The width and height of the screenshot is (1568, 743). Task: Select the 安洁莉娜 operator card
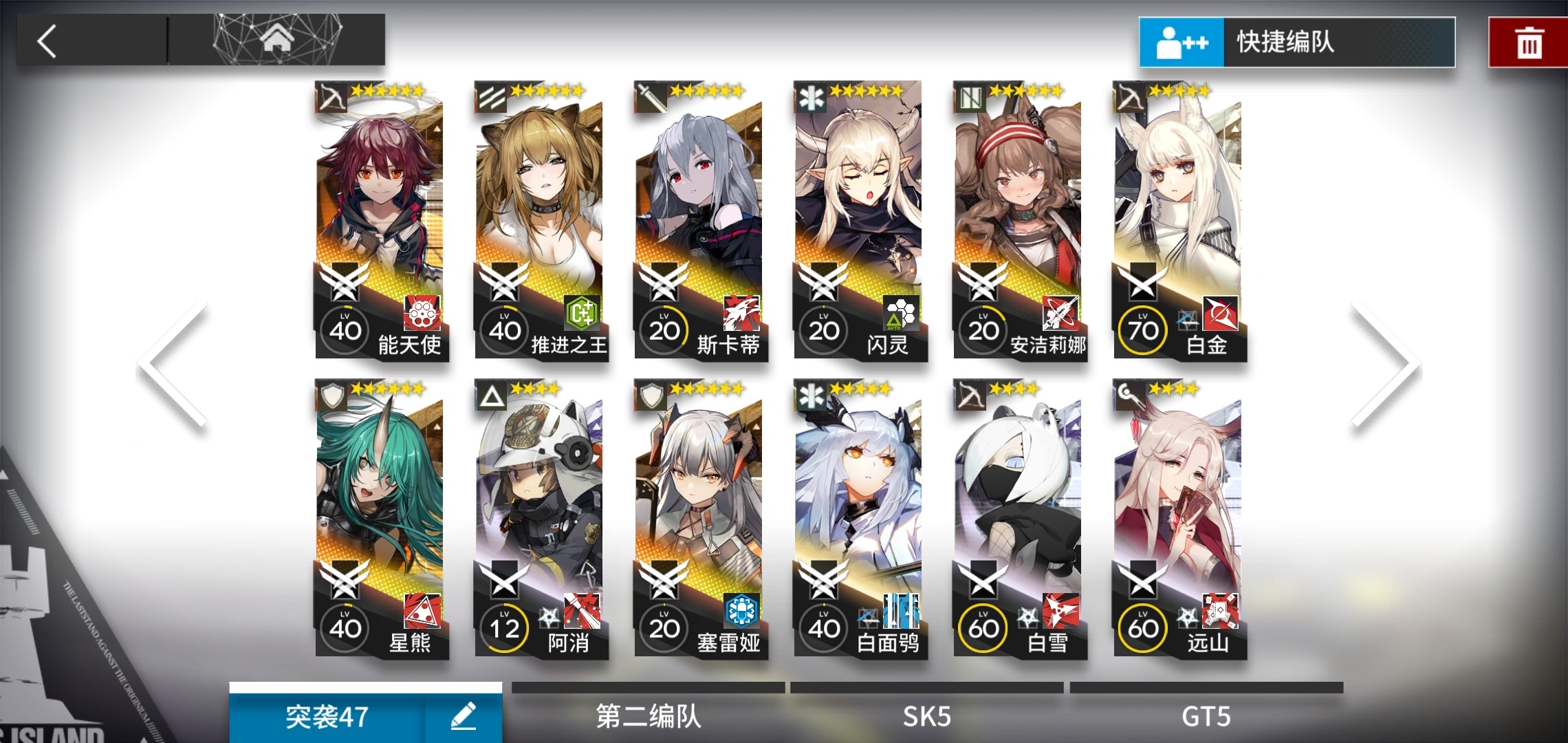[1020, 220]
